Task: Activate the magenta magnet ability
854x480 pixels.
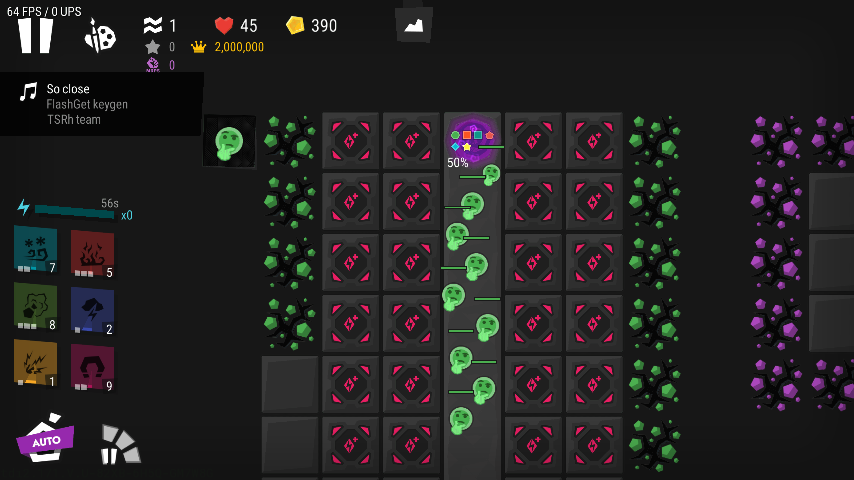Action: pyautogui.click(x=92, y=368)
